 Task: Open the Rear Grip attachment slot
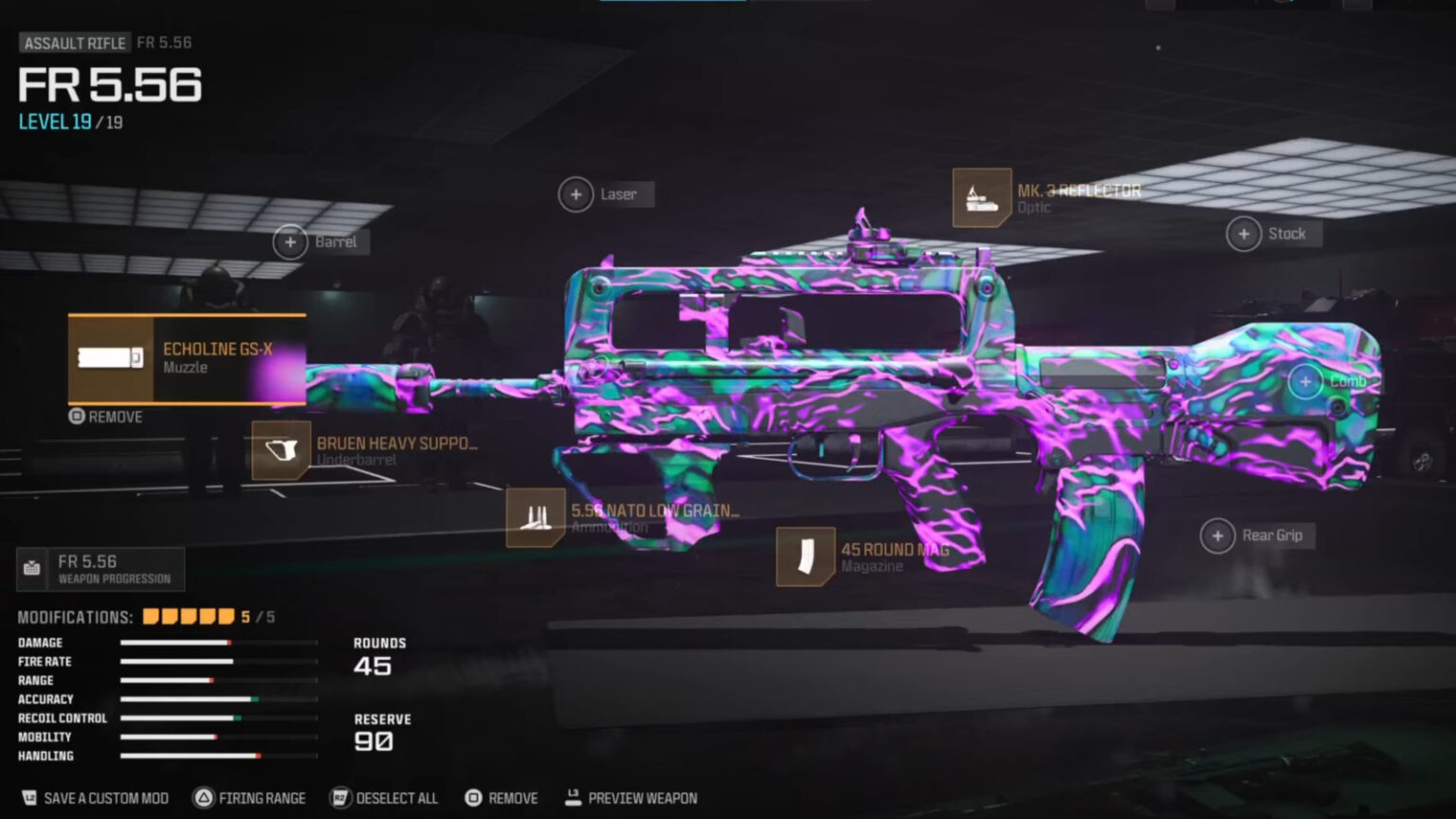(1217, 536)
